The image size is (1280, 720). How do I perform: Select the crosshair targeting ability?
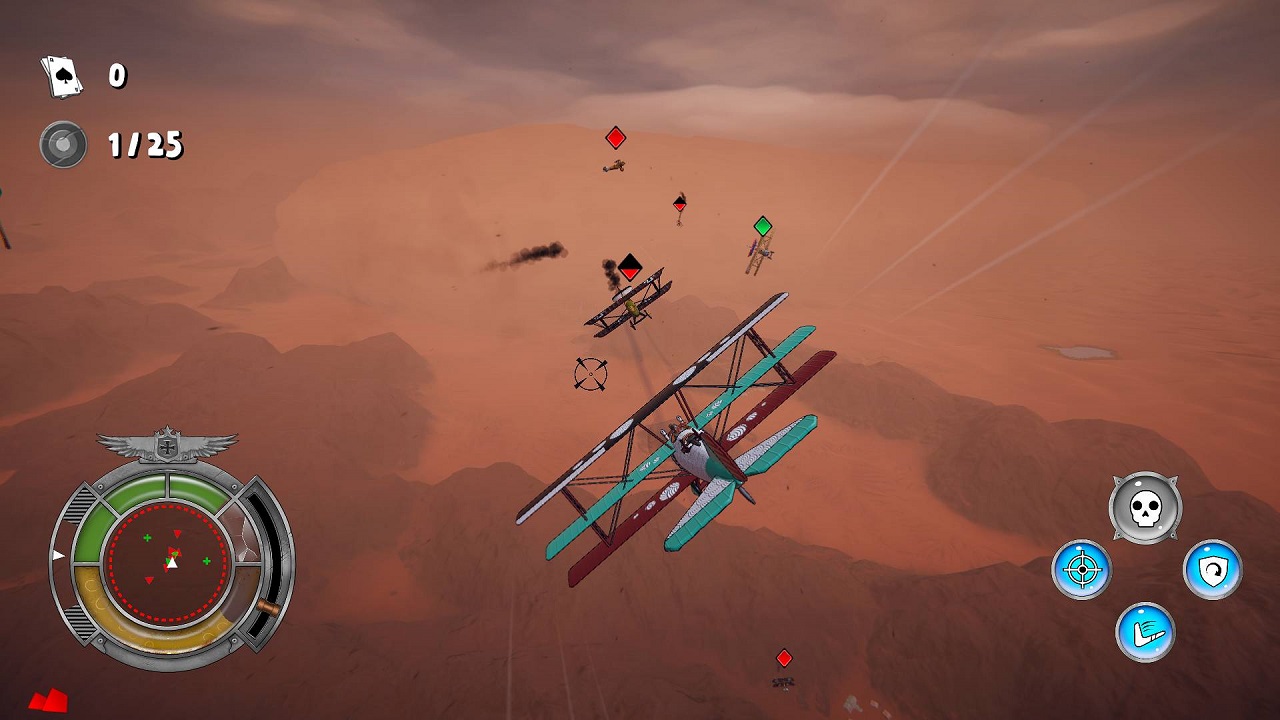1084,568
